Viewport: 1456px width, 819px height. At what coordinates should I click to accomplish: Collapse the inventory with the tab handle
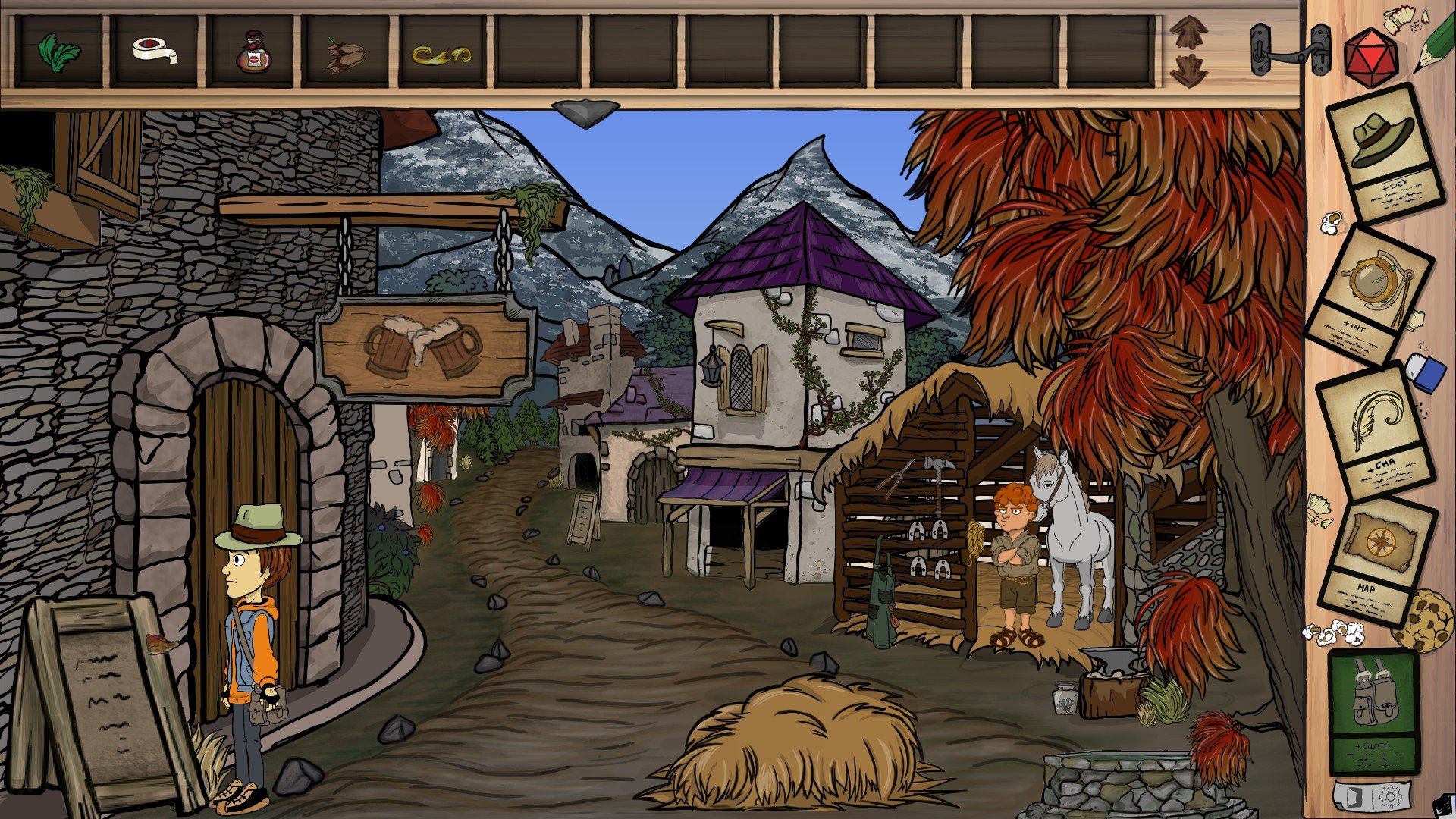click(x=585, y=113)
